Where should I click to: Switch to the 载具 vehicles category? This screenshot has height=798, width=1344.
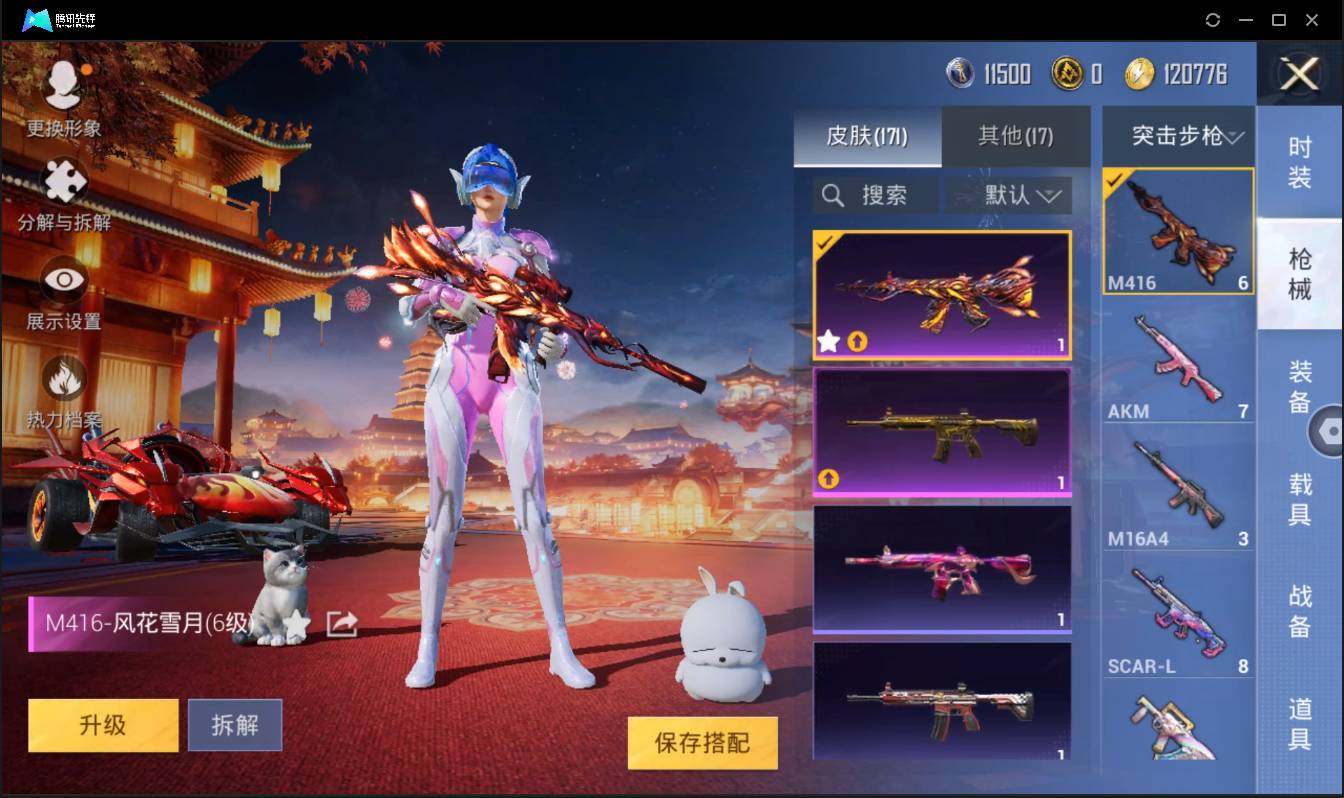pyautogui.click(x=1301, y=501)
